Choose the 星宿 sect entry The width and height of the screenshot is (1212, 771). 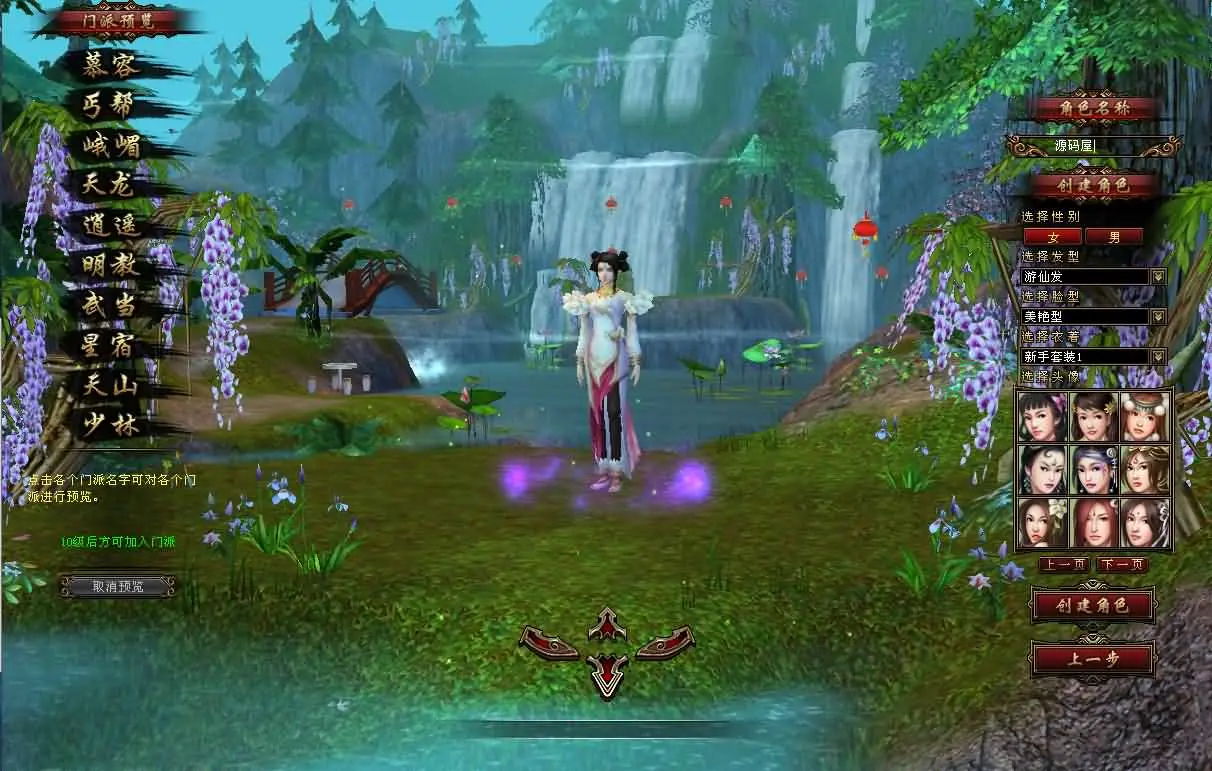coord(111,345)
